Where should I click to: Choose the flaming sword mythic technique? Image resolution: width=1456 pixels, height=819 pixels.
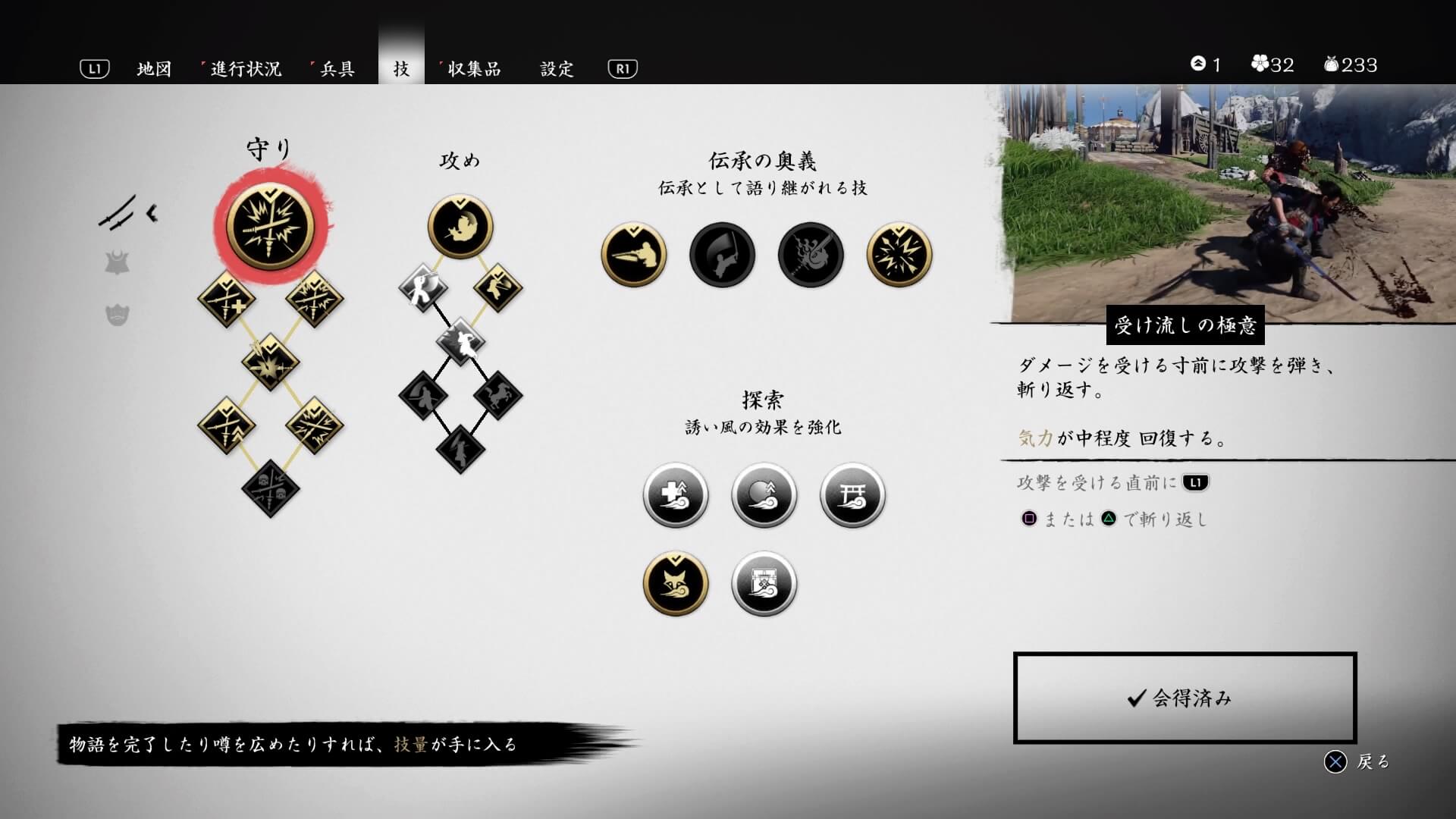pos(811,255)
